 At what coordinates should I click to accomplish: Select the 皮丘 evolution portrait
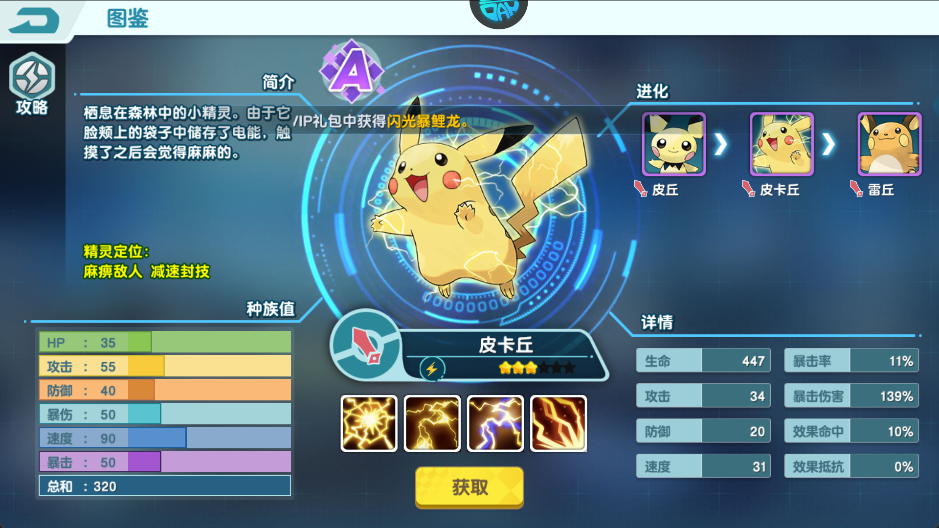click(x=673, y=144)
